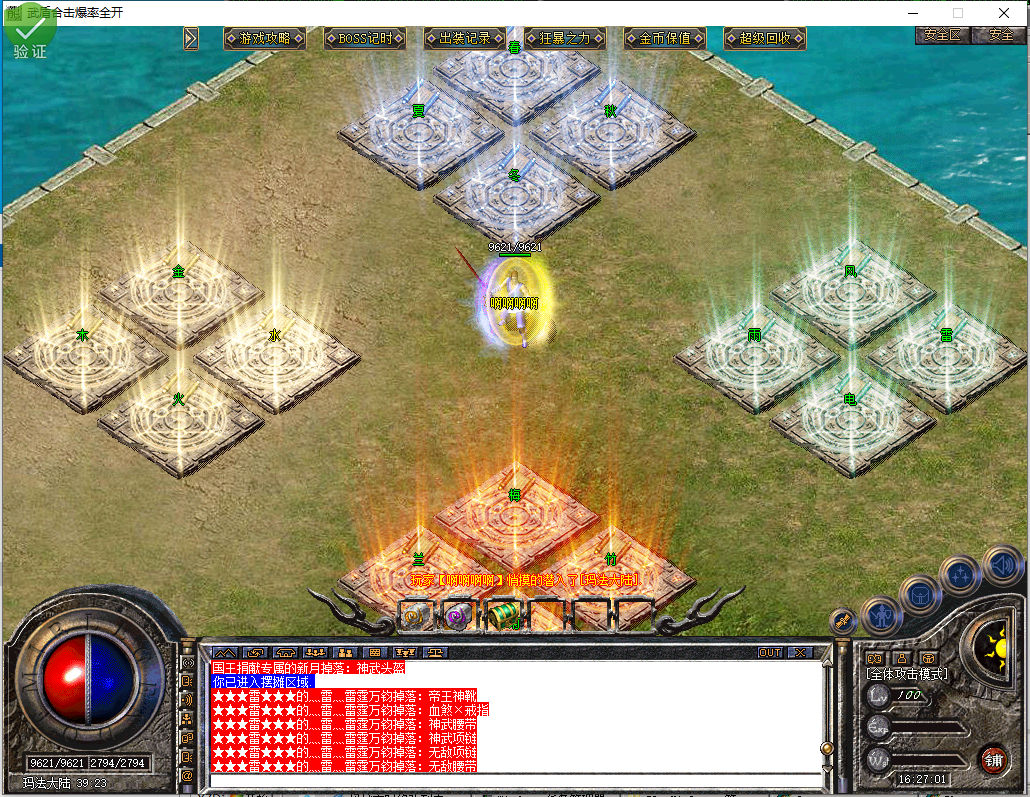
Task: Show the 出装记录 drop records
Action: [x=464, y=38]
